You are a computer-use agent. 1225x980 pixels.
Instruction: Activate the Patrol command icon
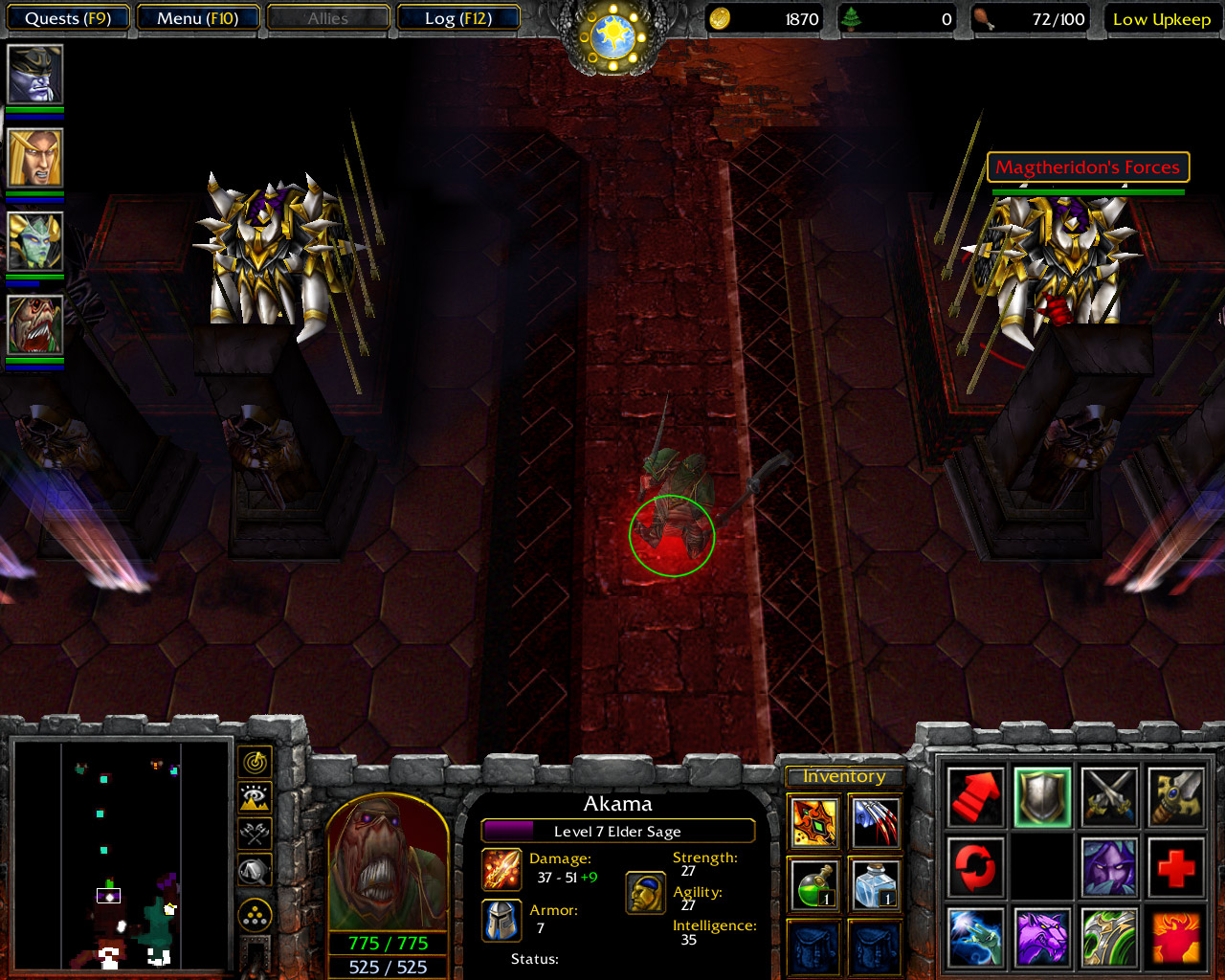click(974, 862)
